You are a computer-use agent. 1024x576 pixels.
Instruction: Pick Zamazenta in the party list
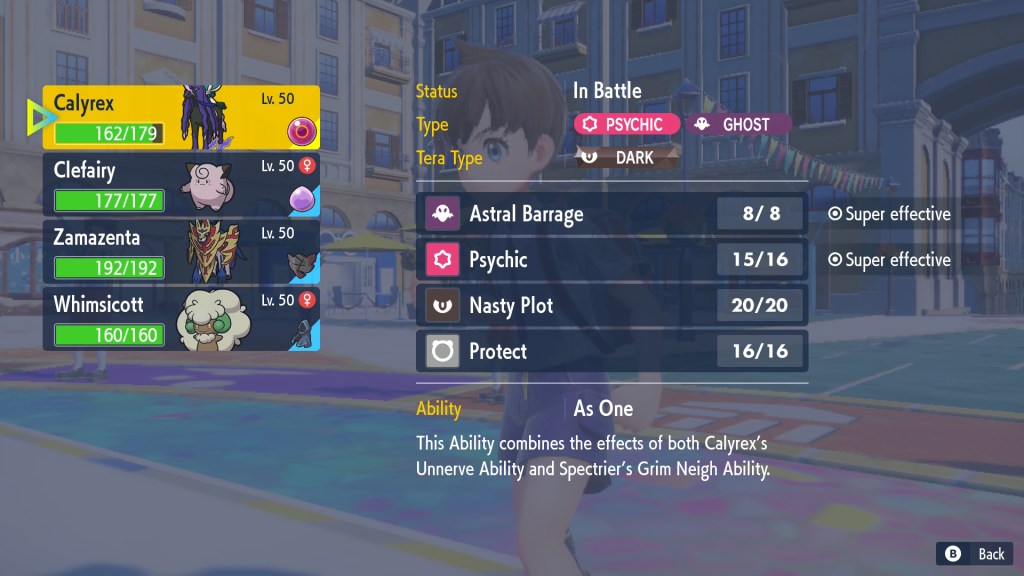pyautogui.click(x=180, y=252)
